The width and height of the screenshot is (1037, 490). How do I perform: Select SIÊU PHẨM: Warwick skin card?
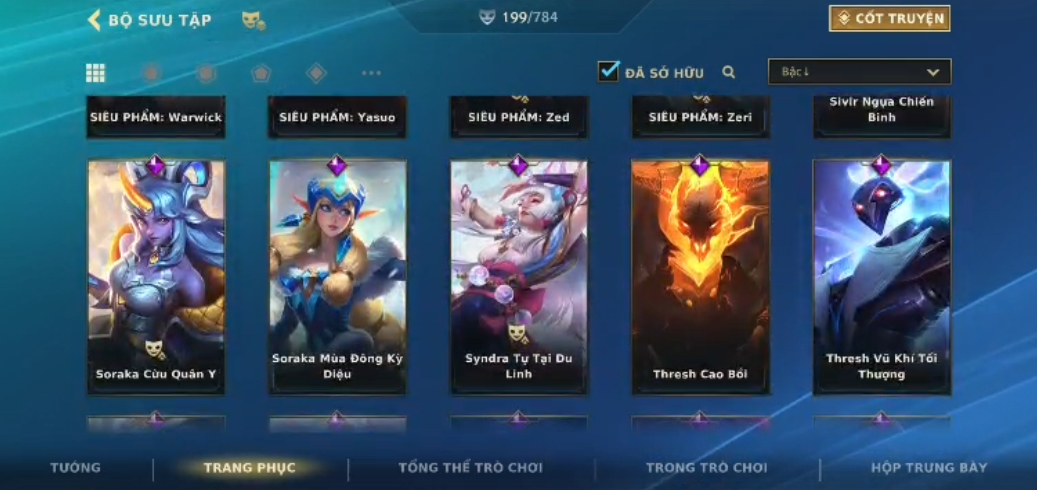point(156,117)
